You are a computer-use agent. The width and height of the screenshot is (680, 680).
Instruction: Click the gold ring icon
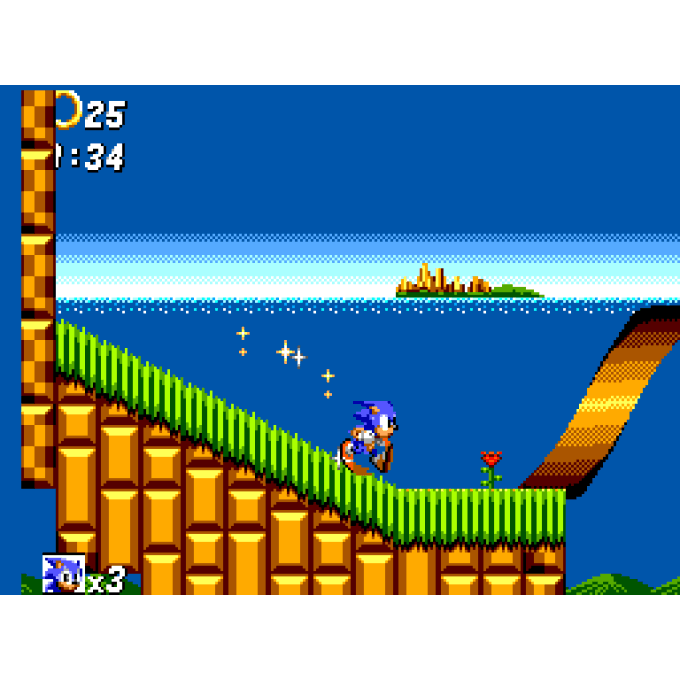68,109
